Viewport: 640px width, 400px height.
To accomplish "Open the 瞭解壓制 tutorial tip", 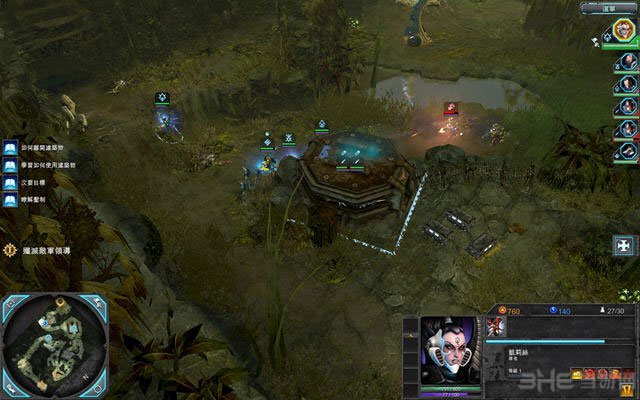I will (x=9, y=198).
